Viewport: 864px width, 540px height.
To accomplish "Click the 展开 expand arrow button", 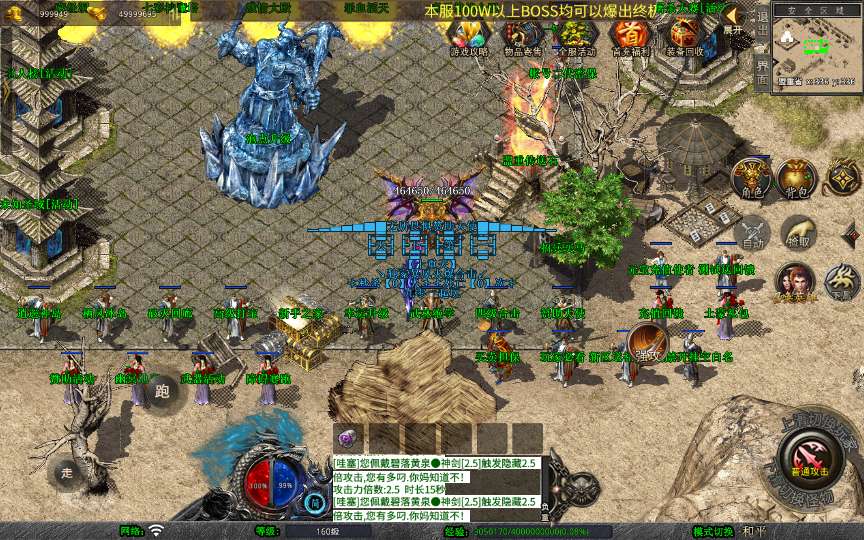I will (x=733, y=21).
